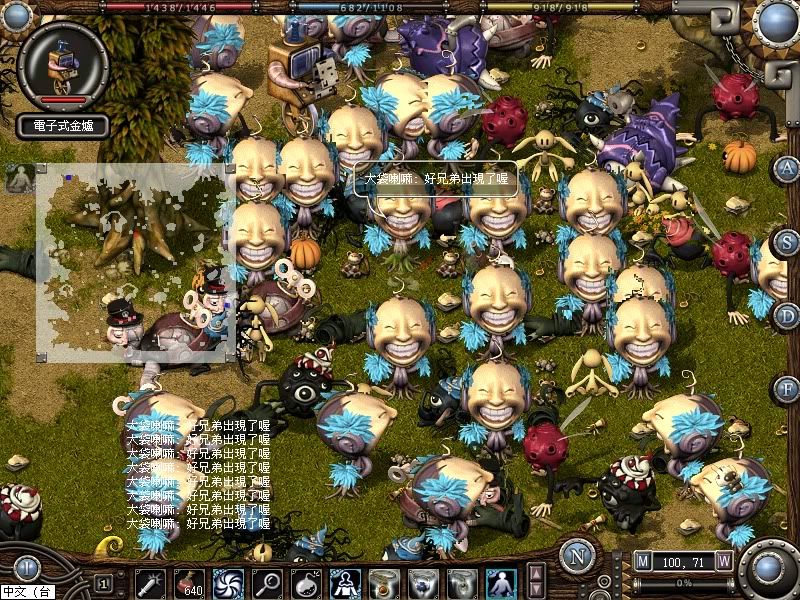The image size is (800, 600).
Task: Open the A shortcut button
Action: coord(787,168)
